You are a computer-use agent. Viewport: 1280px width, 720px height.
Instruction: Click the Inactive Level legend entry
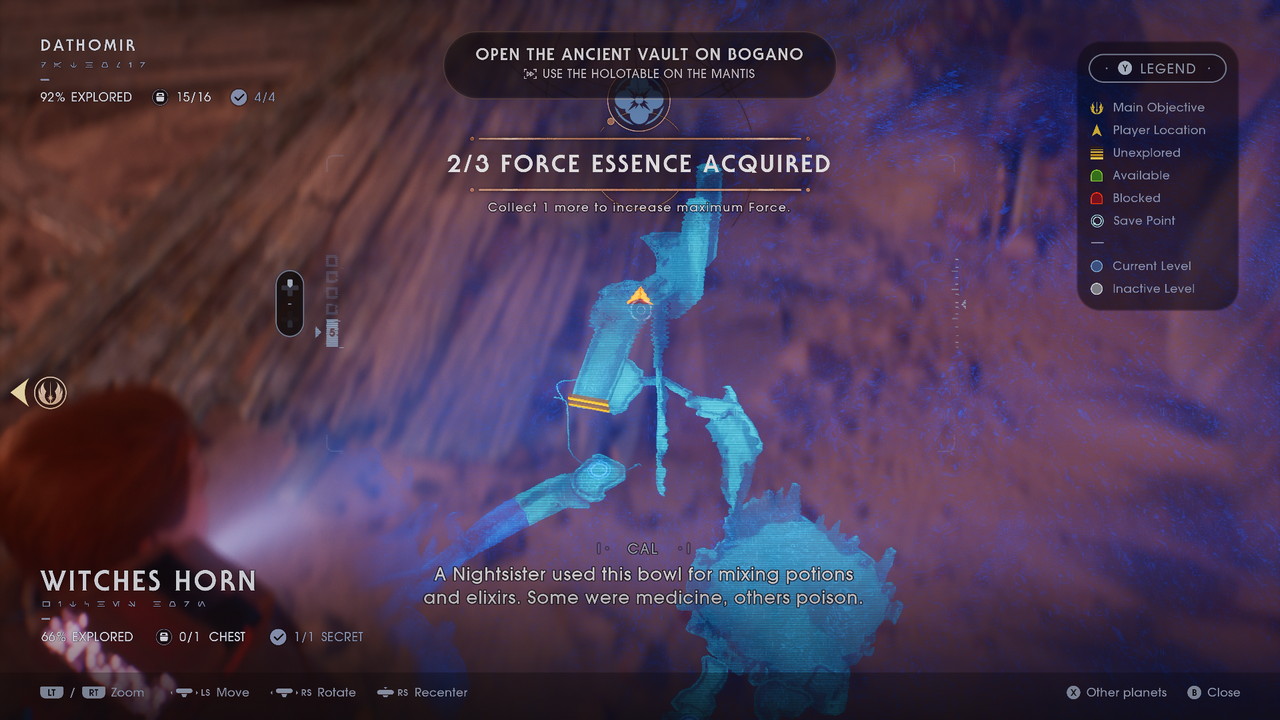(1152, 289)
